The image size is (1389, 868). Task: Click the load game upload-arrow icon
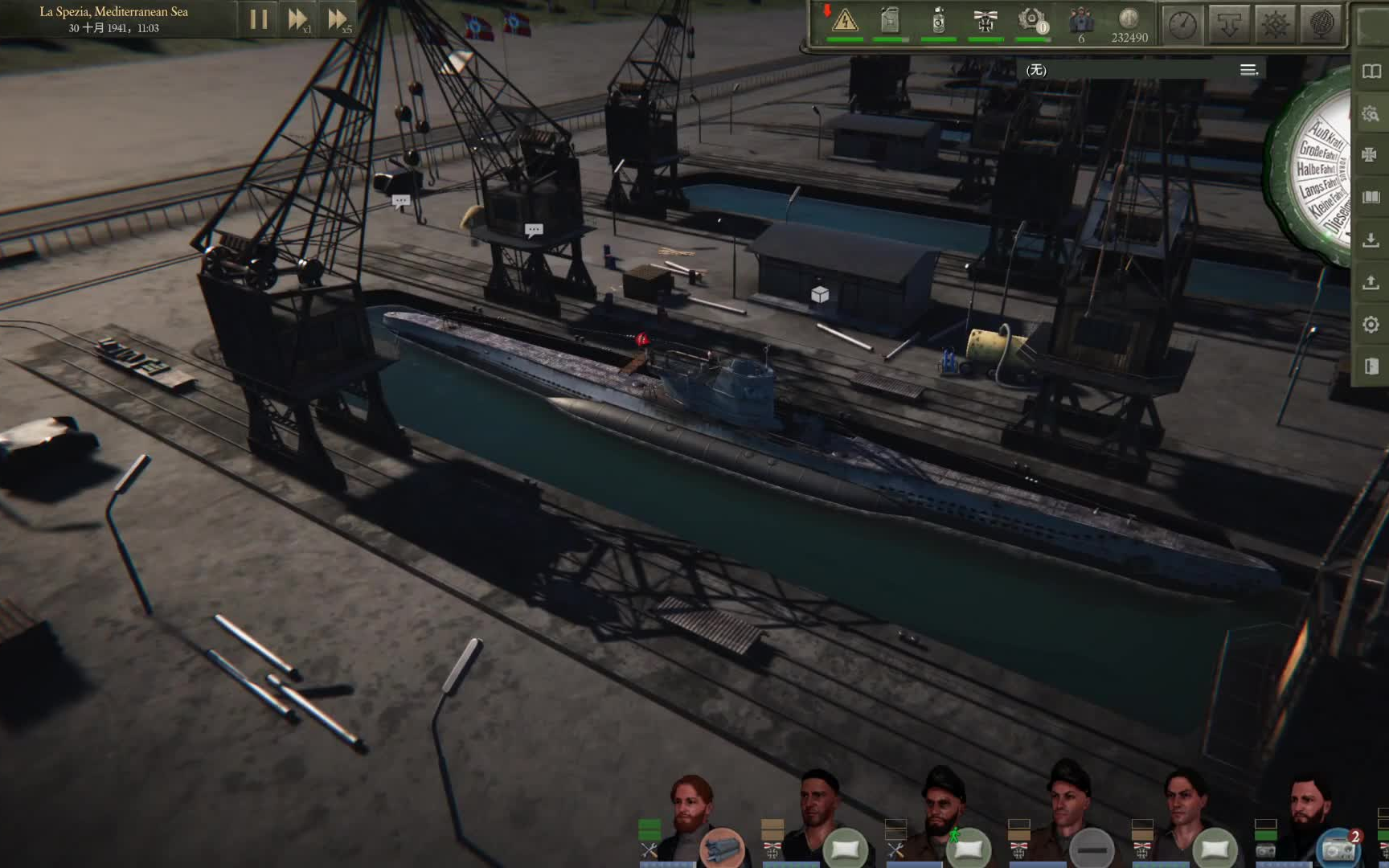point(1371,282)
